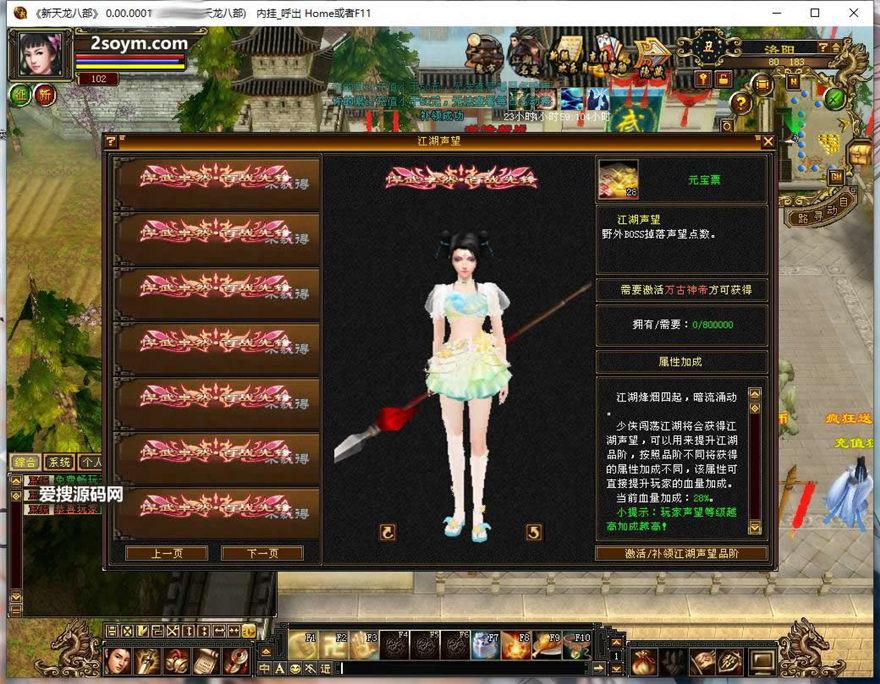The height and width of the screenshot is (684, 880).
Task: Rotate the character model left
Action: coord(388,533)
